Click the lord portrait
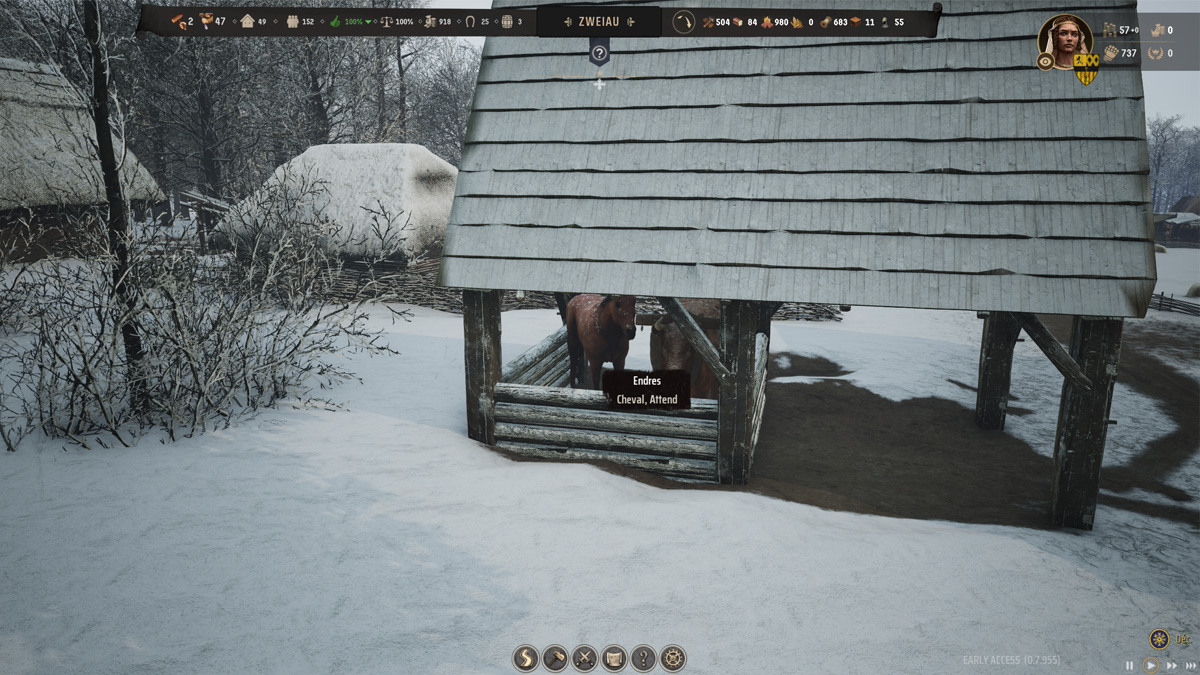The image size is (1200, 675). [x=1065, y=38]
